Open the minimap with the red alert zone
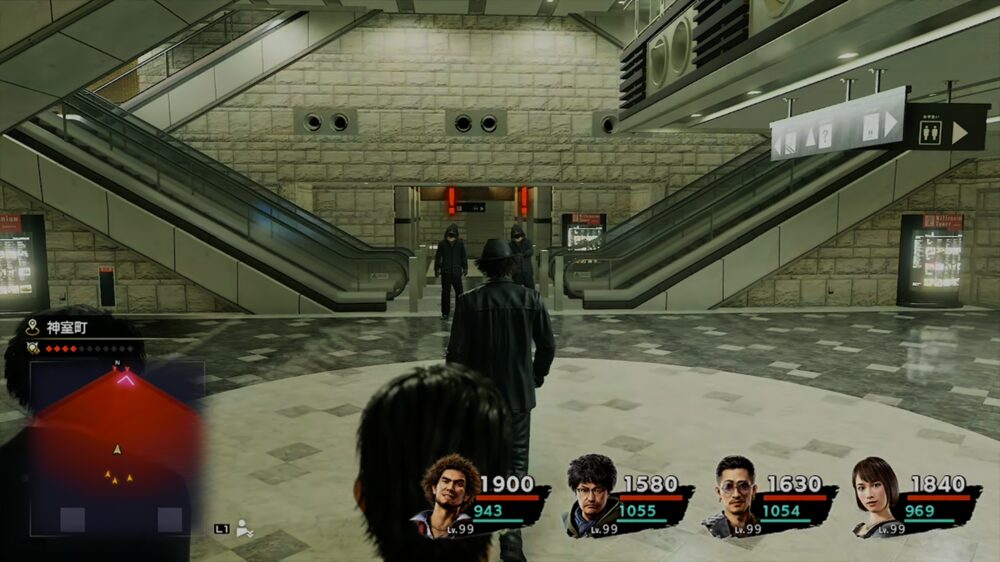The height and width of the screenshot is (562, 1000). pos(116,448)
